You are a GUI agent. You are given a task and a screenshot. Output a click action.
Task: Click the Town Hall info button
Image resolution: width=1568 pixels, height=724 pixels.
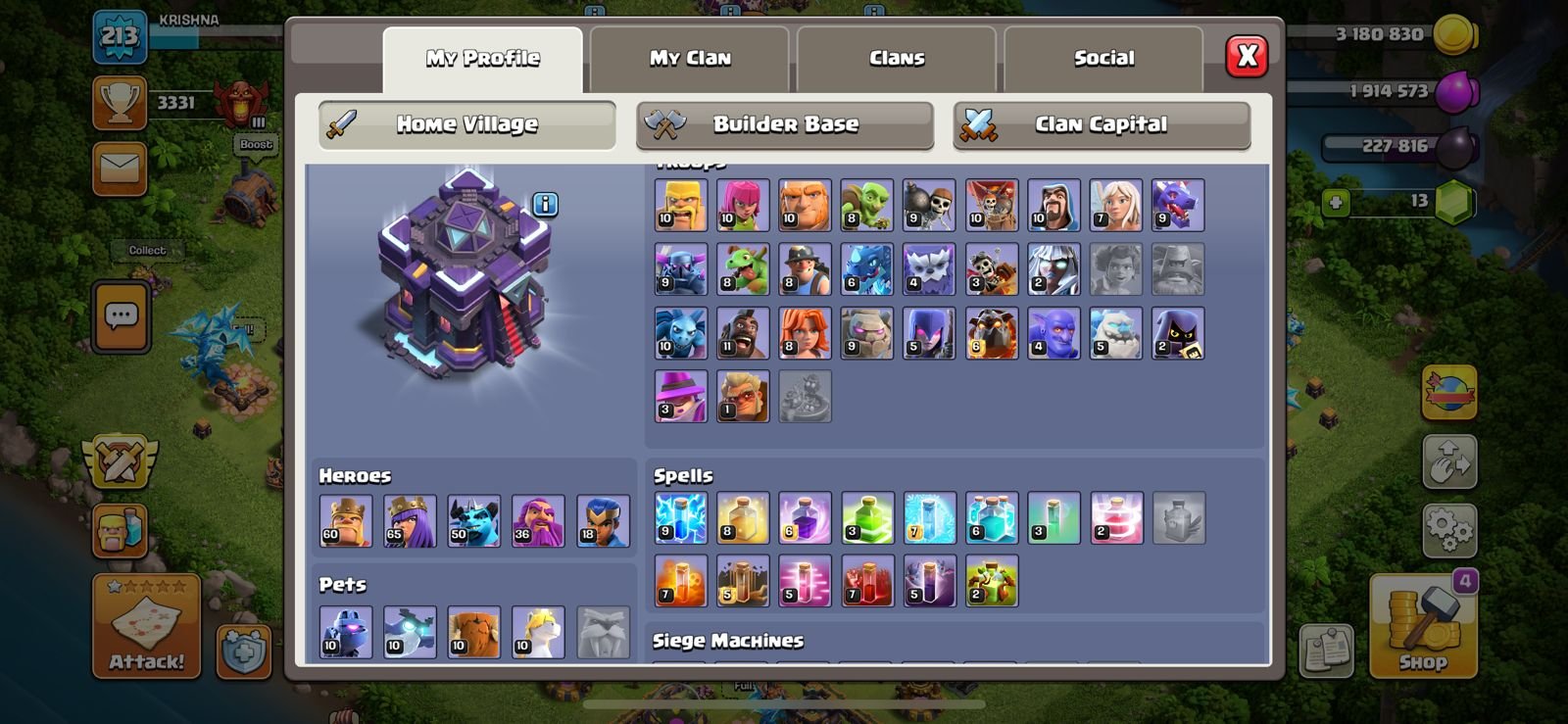(x=546, y=204)
